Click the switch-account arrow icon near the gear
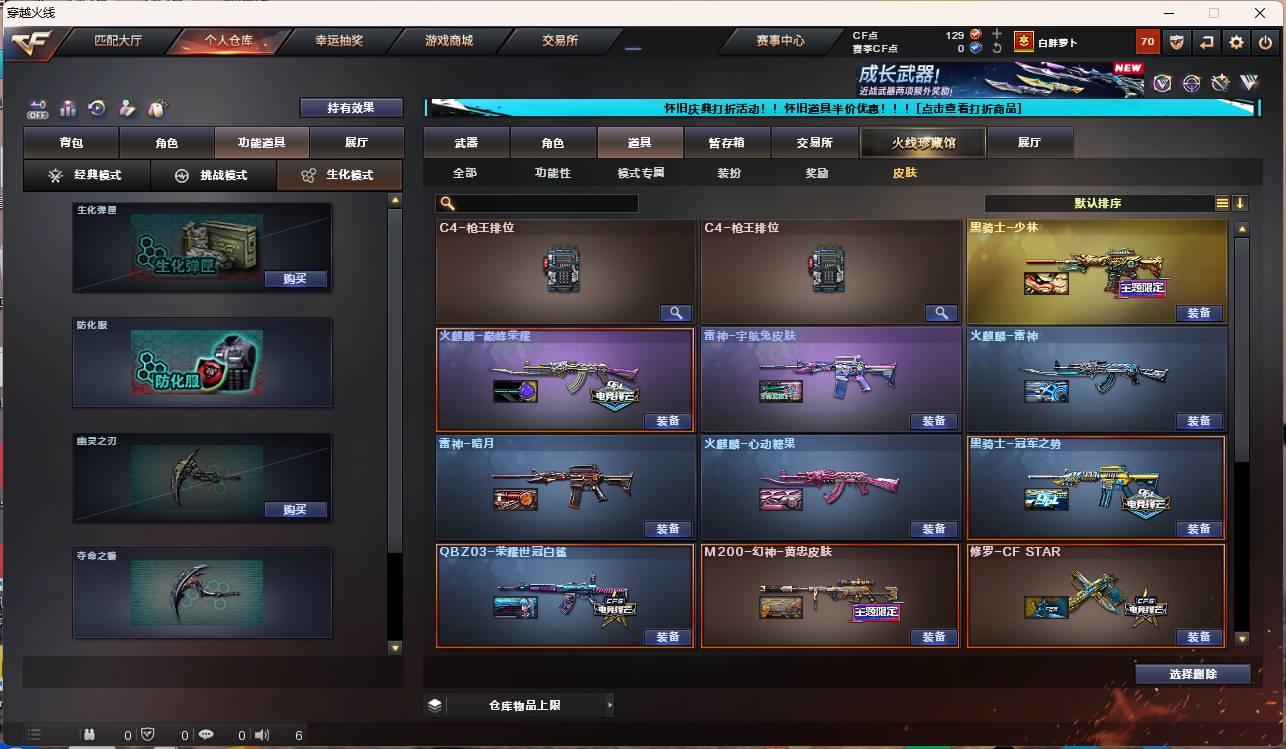Screen dimensions: 1286x749 click(x=1207, y=42)
